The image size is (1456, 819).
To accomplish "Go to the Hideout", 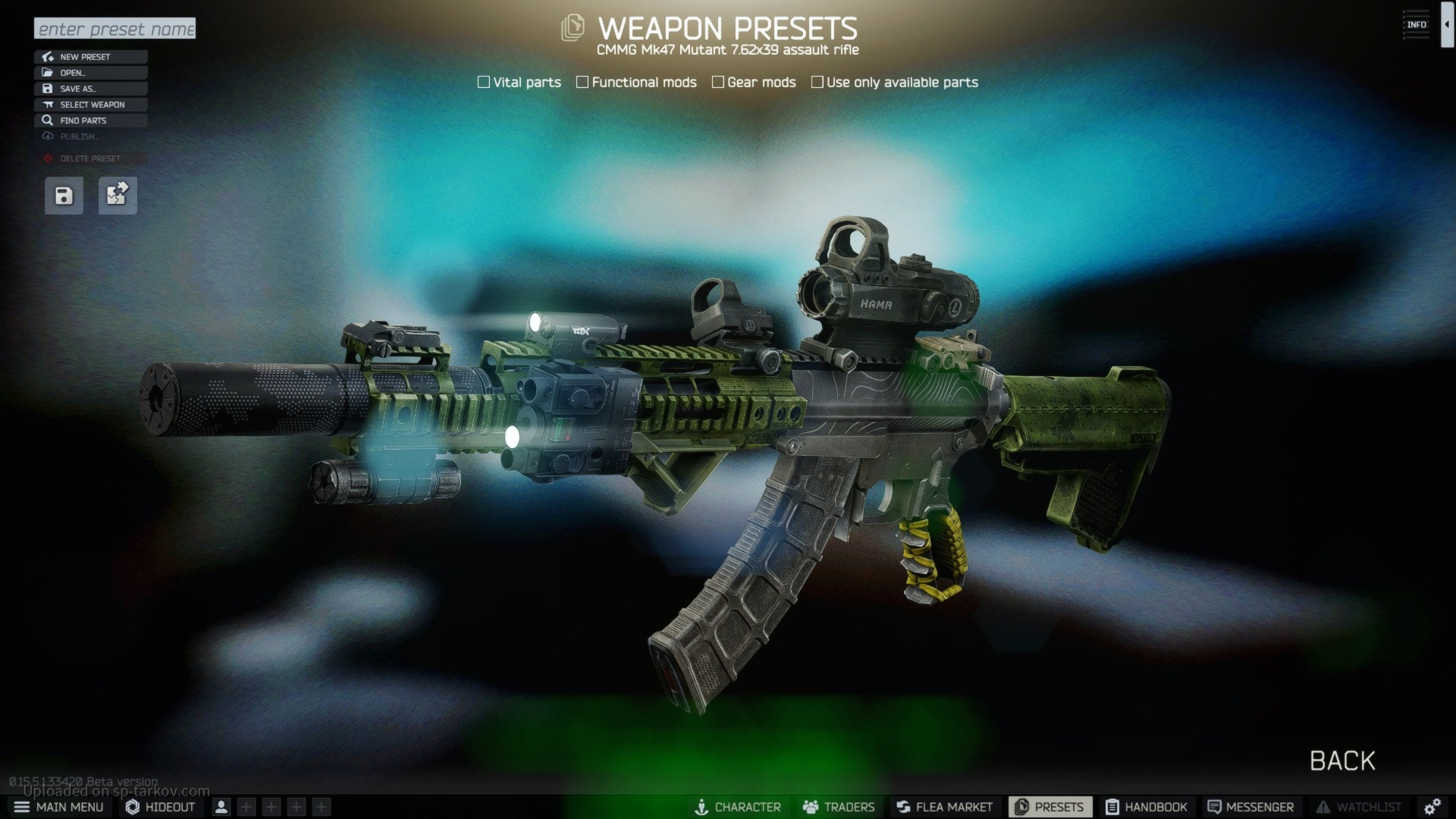I will (x=161, y=807).
